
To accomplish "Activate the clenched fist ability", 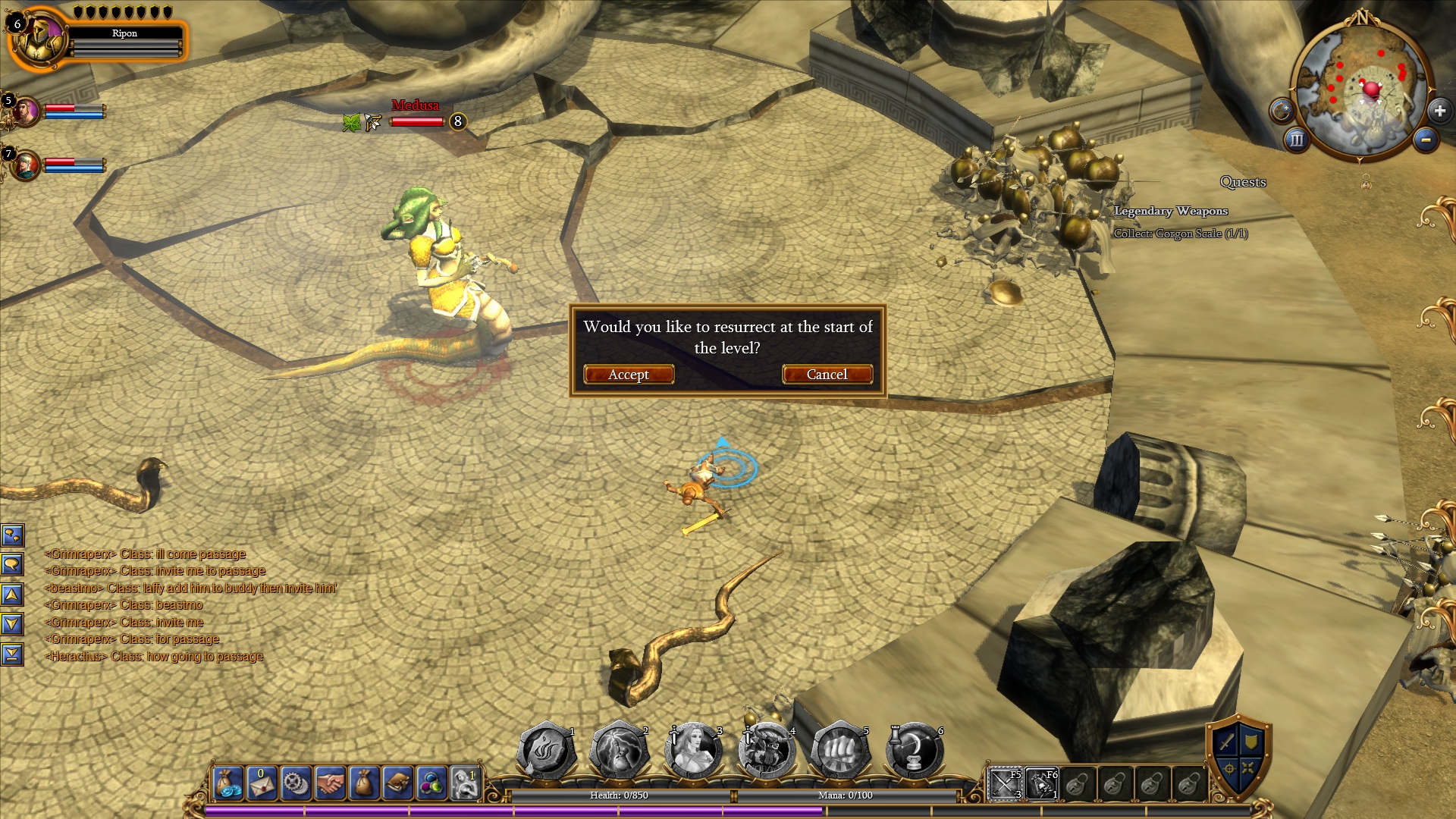I will click(840, 751).
